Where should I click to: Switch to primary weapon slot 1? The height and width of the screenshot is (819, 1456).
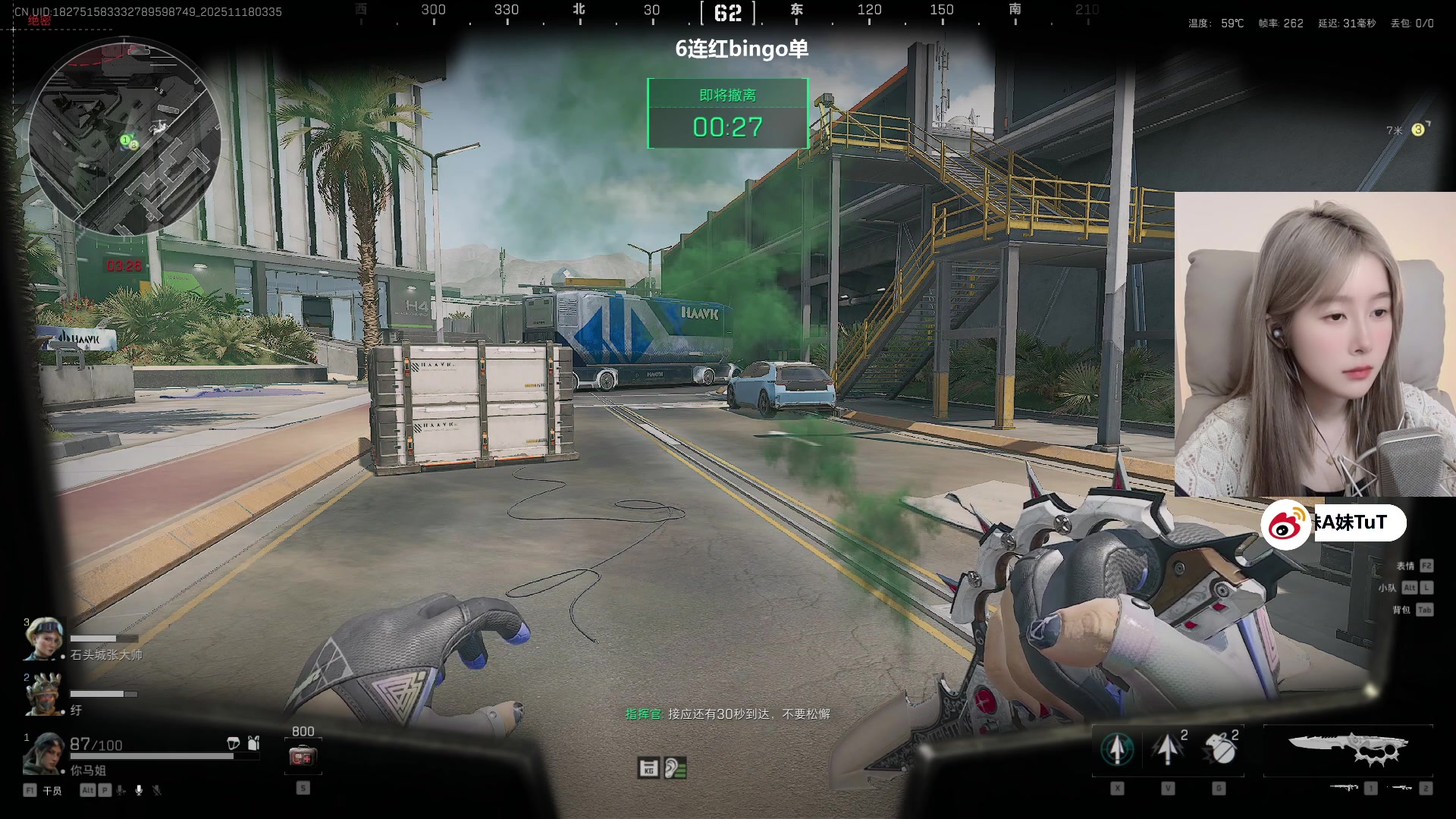(x=1345, y=789)
